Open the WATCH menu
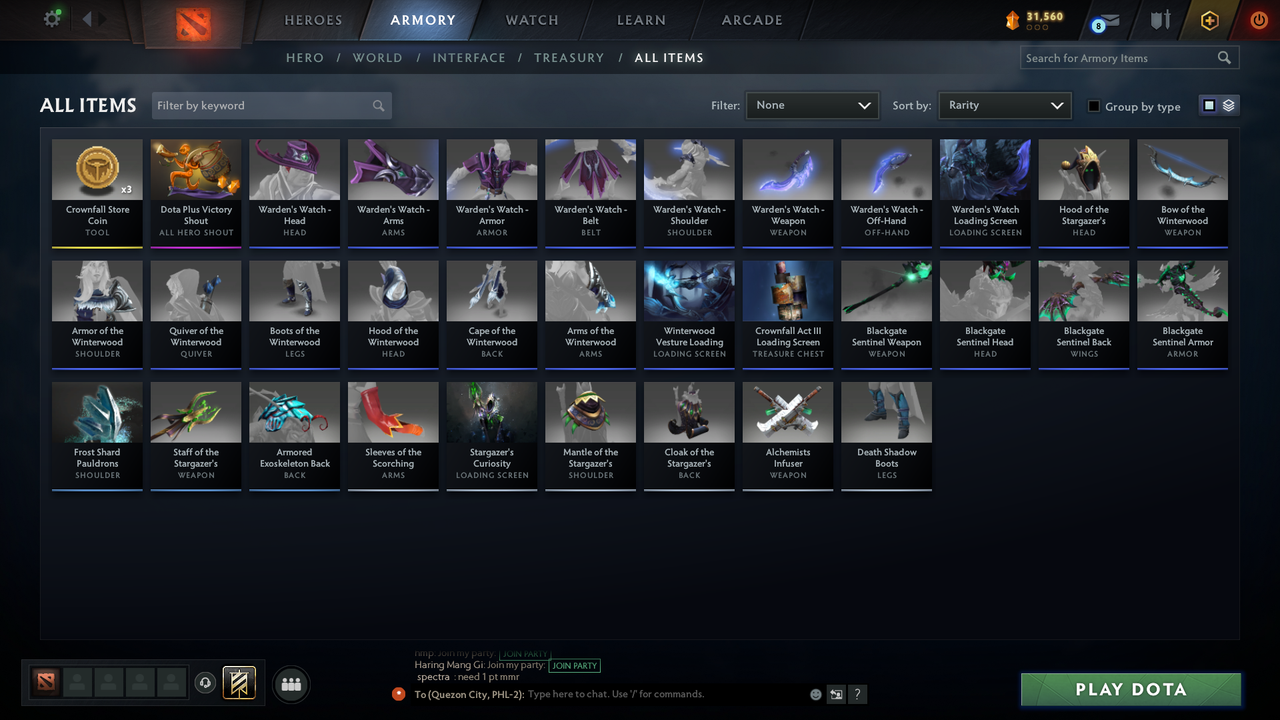Screen dimensions: 1280x720 click(531, 19)
